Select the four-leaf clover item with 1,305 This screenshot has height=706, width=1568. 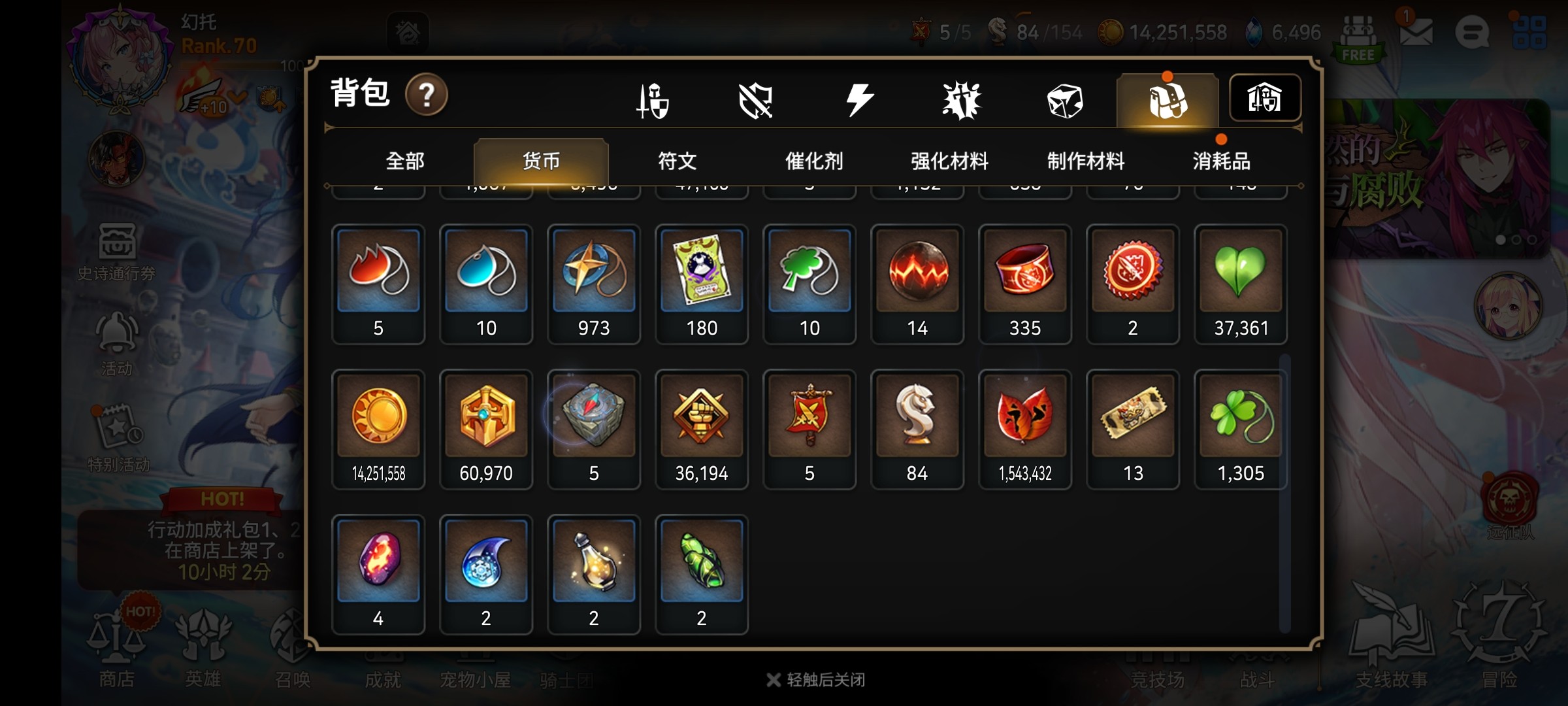[x=1240, y=428]
